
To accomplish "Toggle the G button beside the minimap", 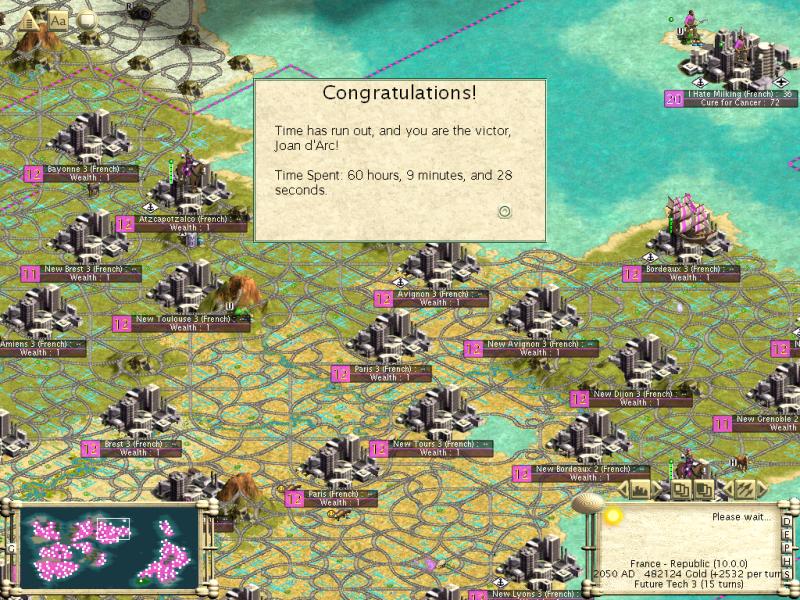I will (11, 548).
